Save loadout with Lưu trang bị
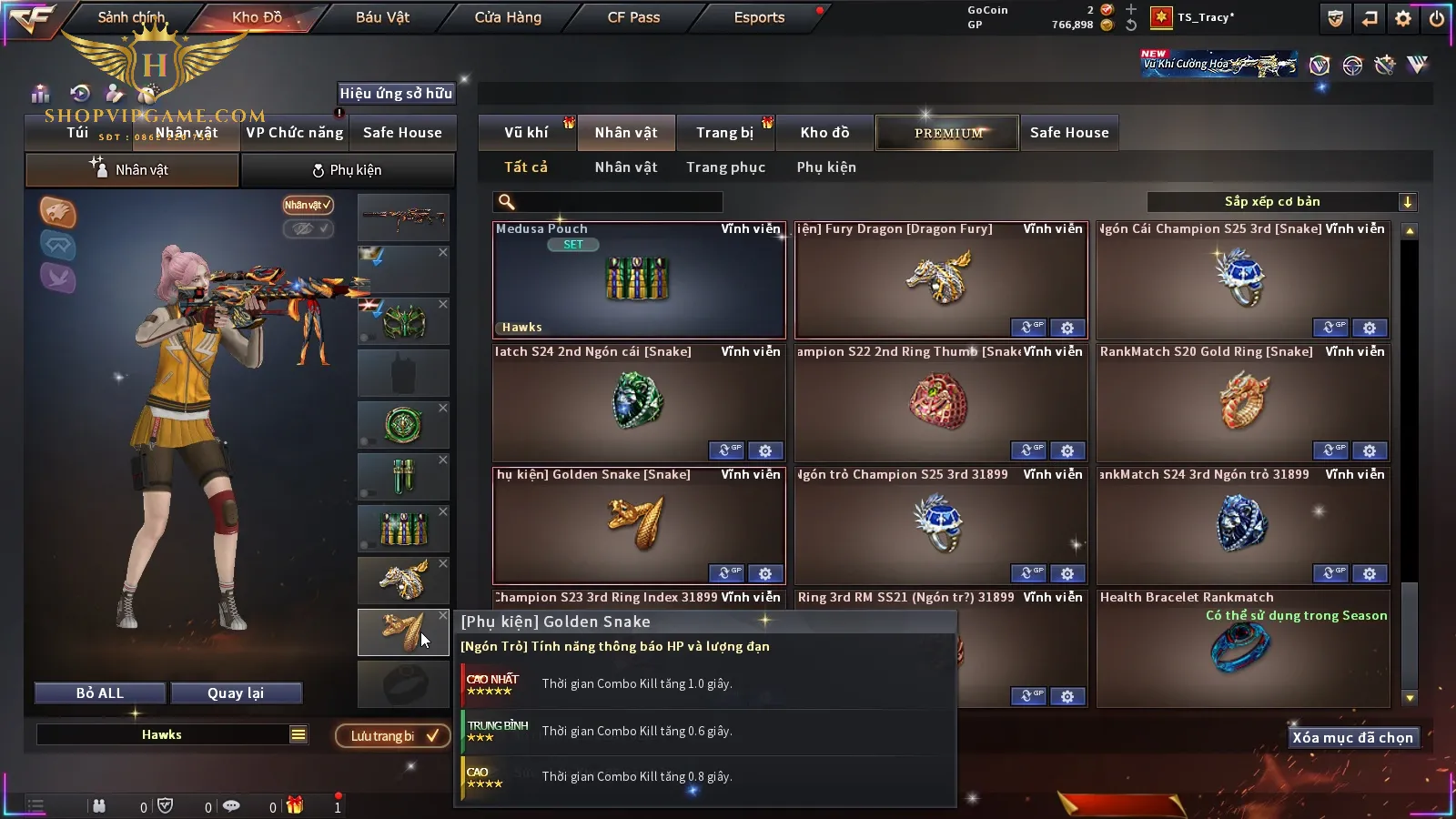This screenshot has width=1456, height=819. [x=393, y=736]
